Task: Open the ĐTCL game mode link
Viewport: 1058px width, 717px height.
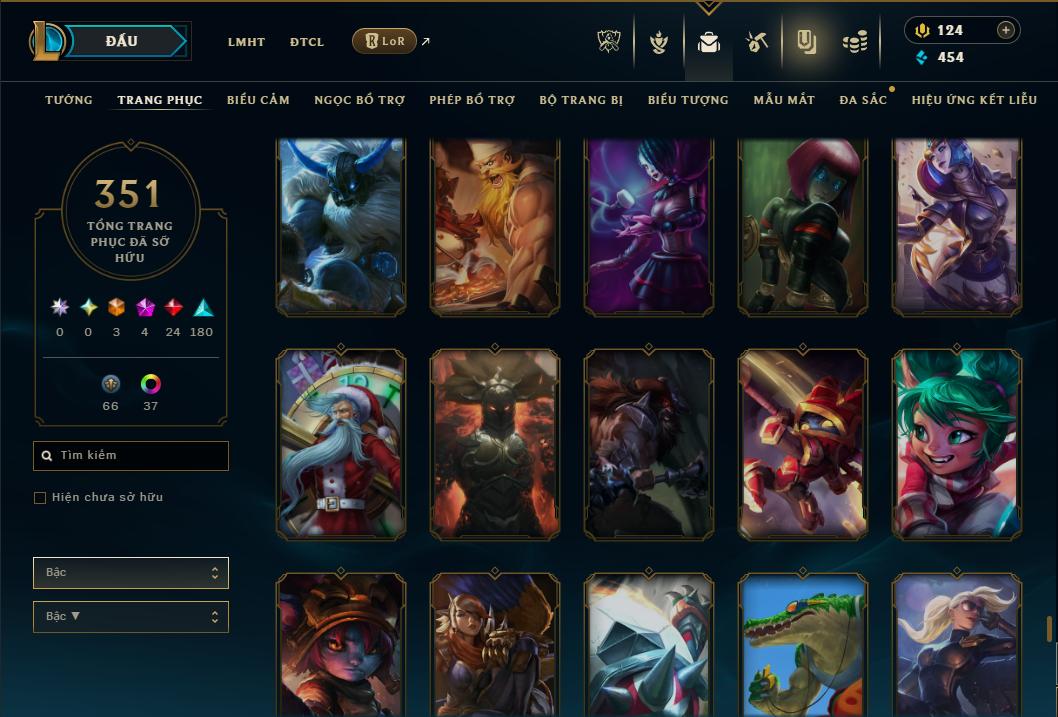Action: tap(307, 42)
